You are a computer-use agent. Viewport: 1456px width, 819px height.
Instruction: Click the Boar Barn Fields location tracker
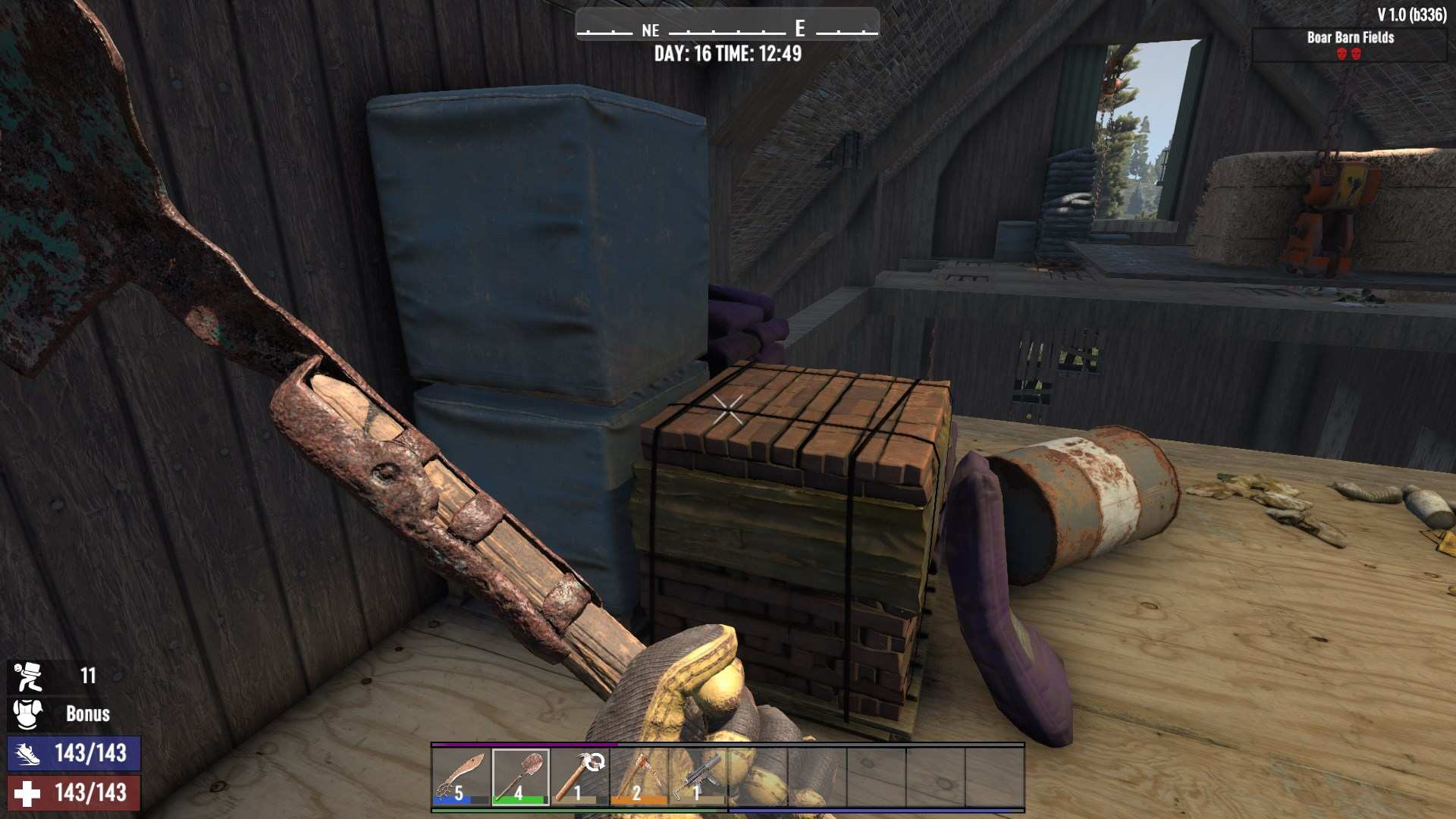(1349, 45)
